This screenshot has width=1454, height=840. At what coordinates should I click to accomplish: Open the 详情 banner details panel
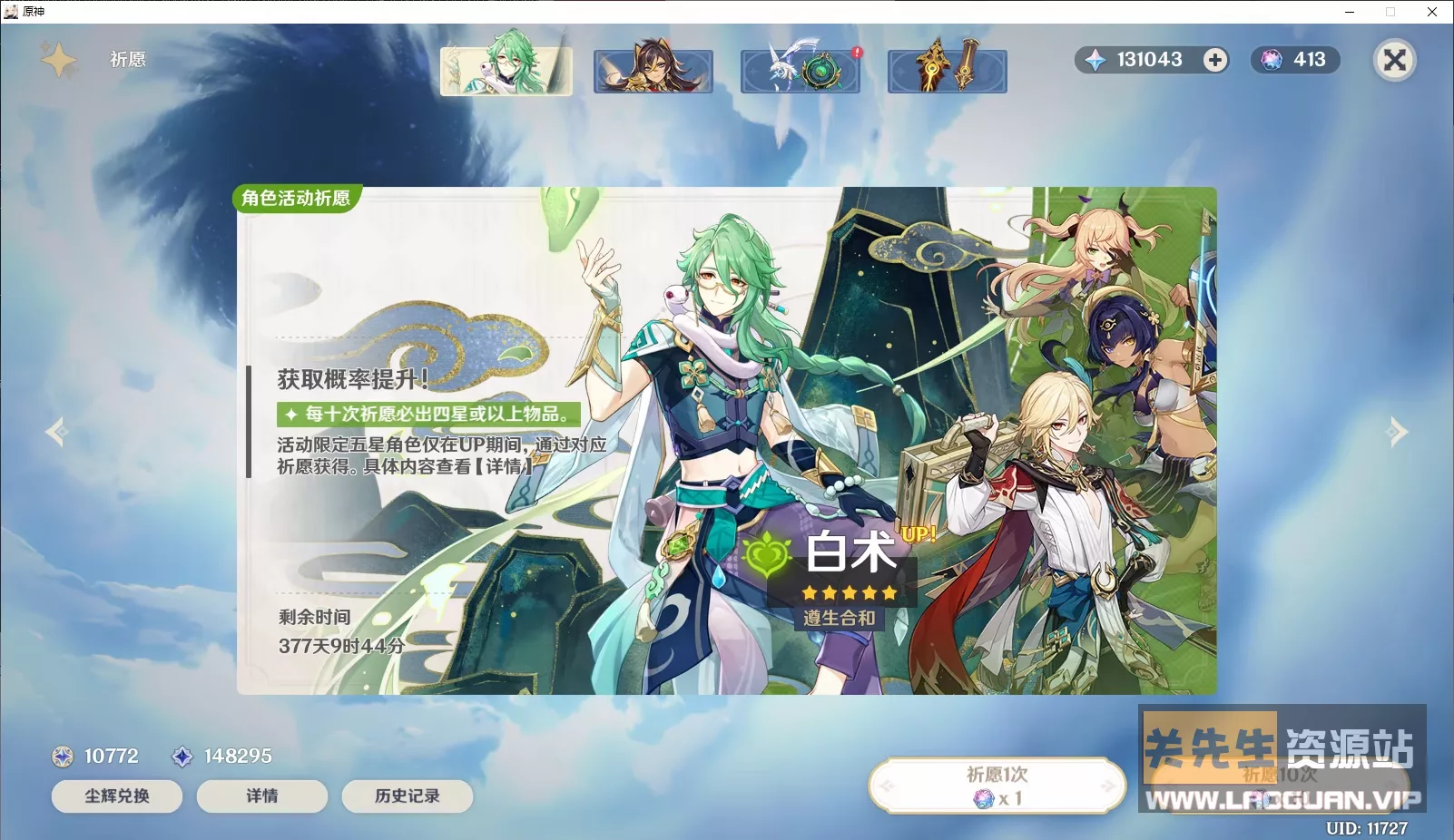click(261, 796)
